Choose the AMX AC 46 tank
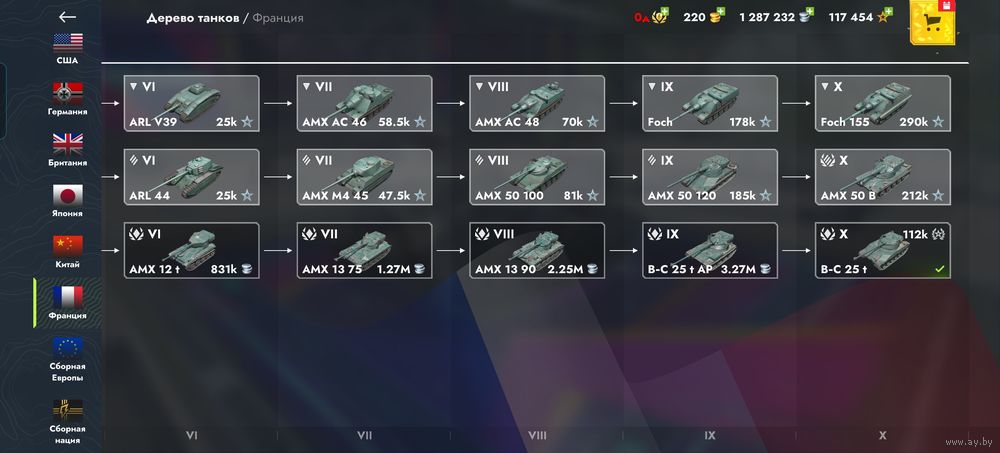 pos(364,104)
